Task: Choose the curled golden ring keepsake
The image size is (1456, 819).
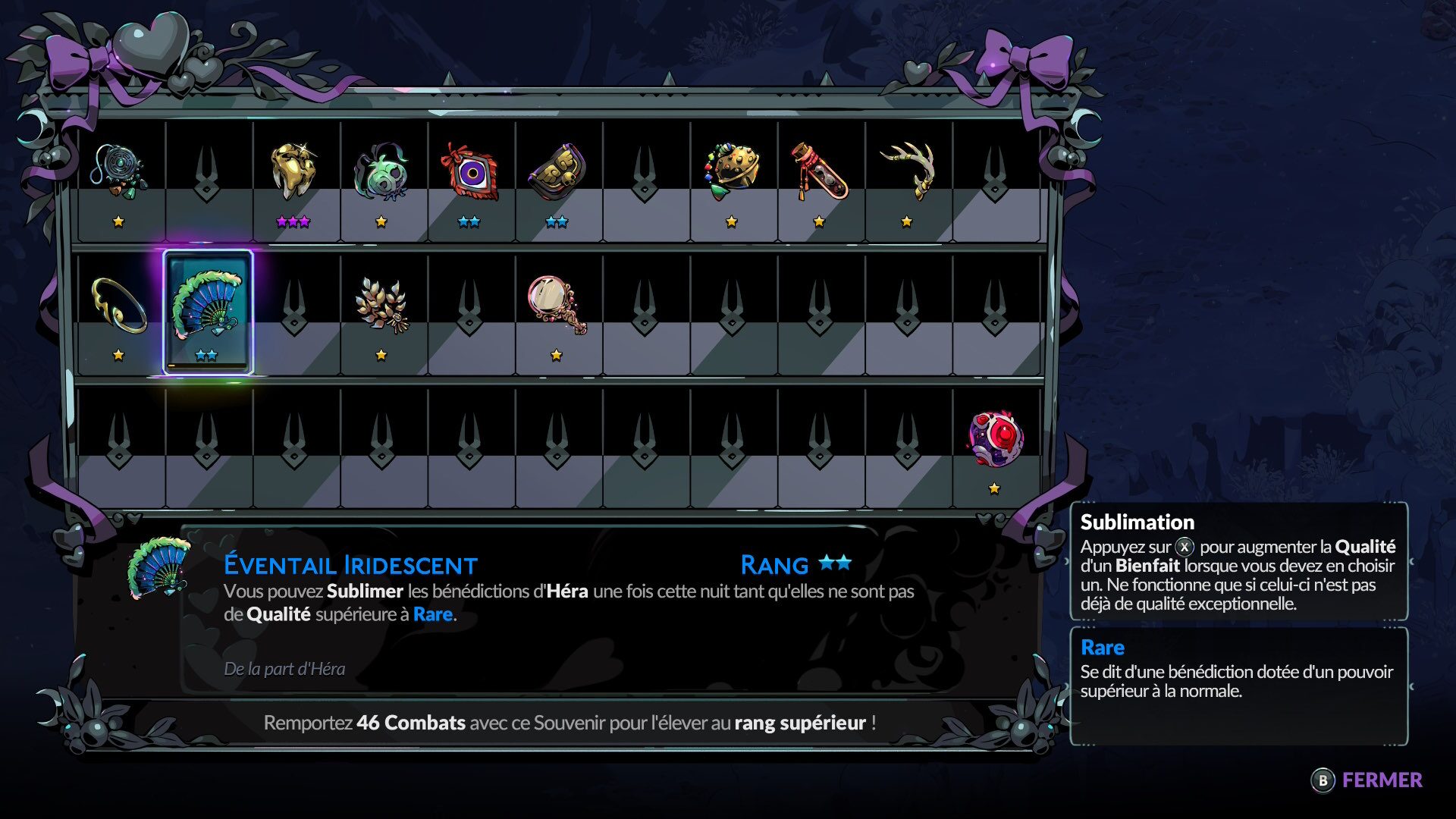Action: [118, 306]
